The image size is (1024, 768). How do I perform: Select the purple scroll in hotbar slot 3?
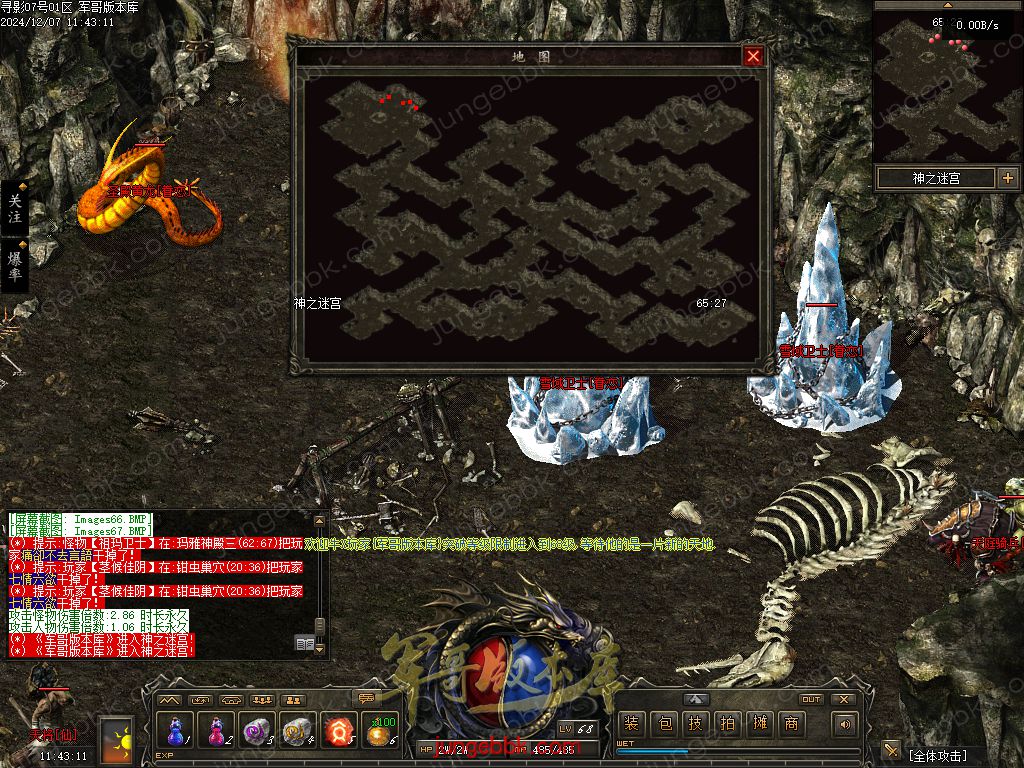(x=258, y=731)
